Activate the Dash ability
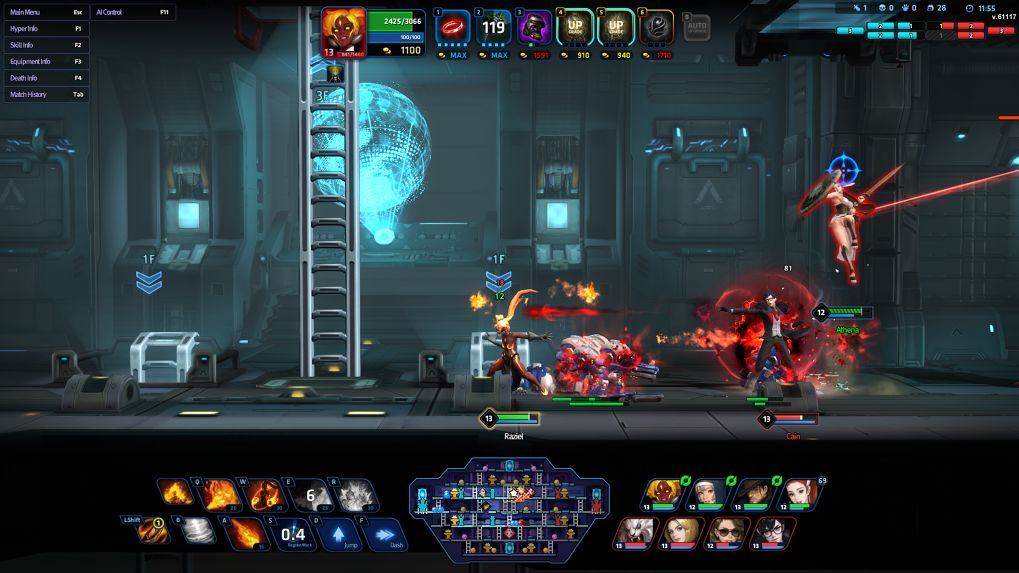Screen dimensions: 1019x573 click(x=383, y=534)
